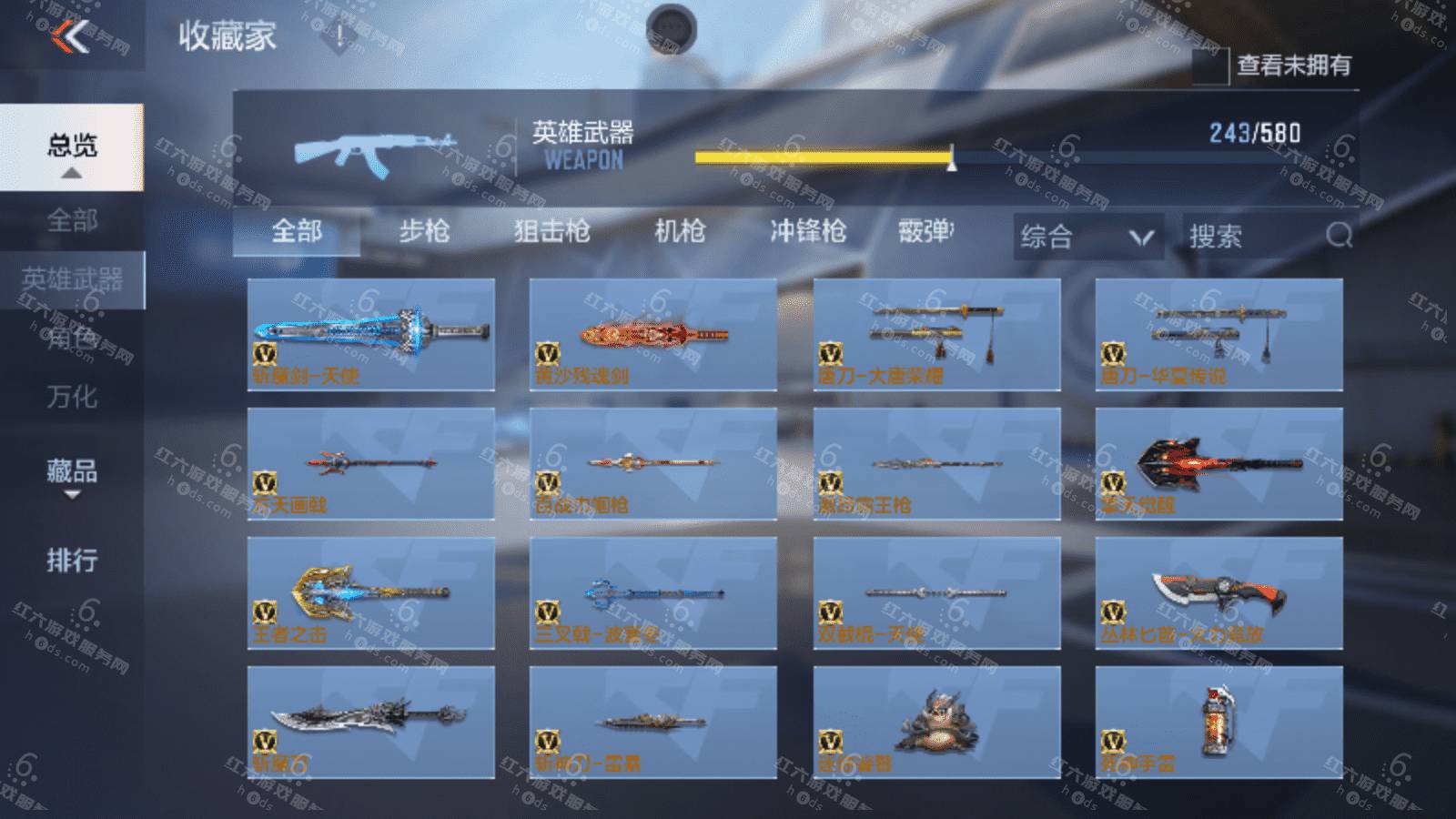Image resolution: width=1456 pixels, height=819 pixels.
Task: Tick the 查看未拥有 checkbox
Action: tap(1210, 66)
